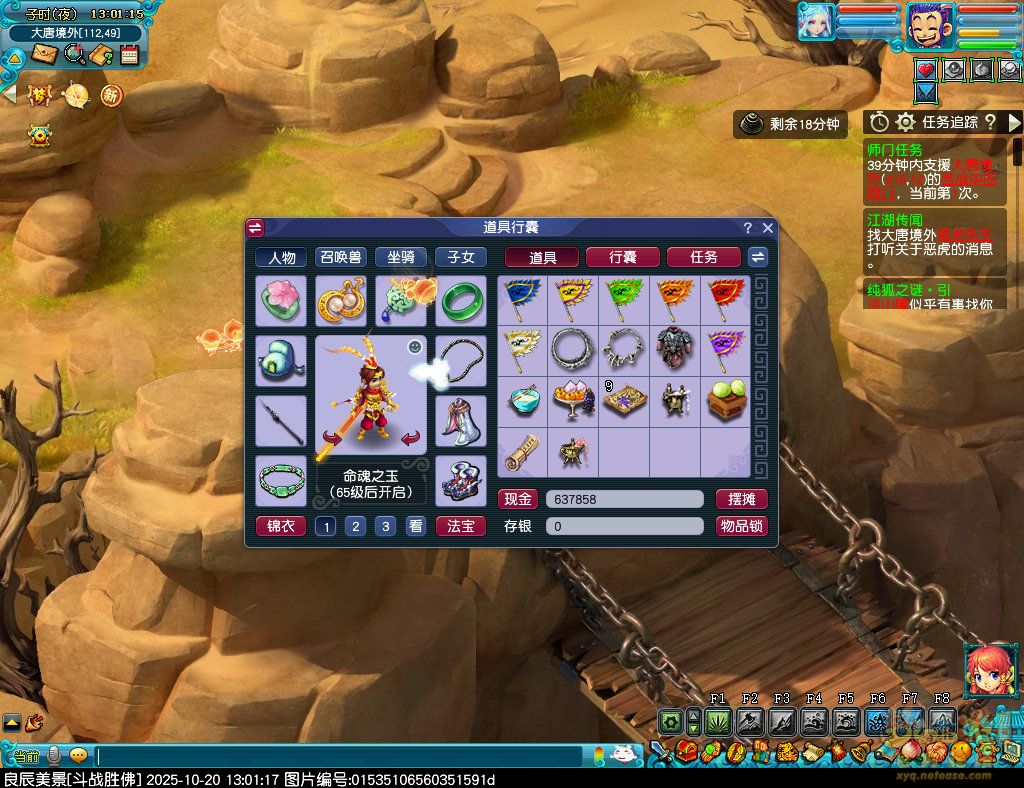
Task: Show the 任务 items tab
Action: pos(704,257)
